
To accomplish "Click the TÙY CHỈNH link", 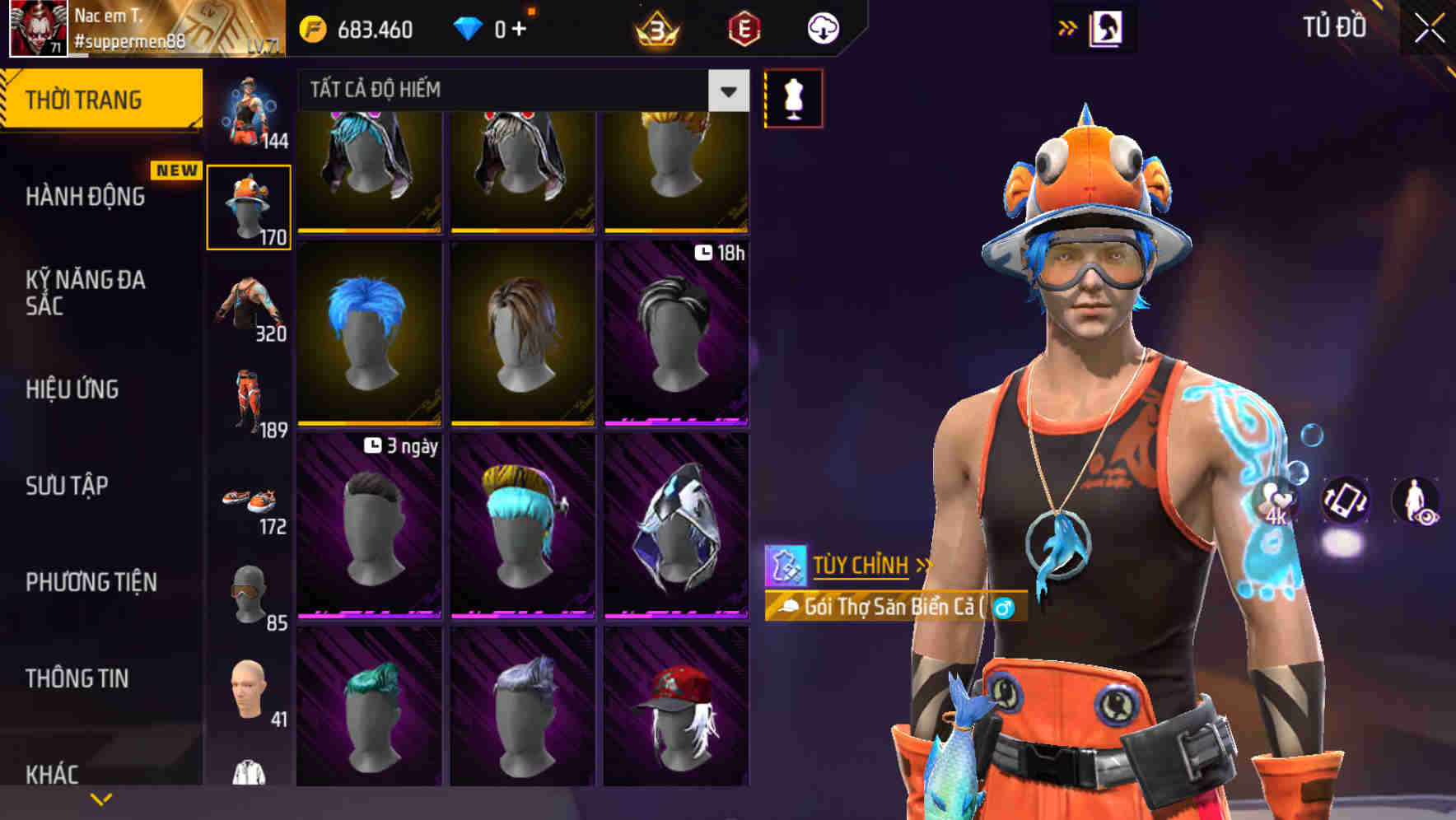I will (x=861, y=566).
